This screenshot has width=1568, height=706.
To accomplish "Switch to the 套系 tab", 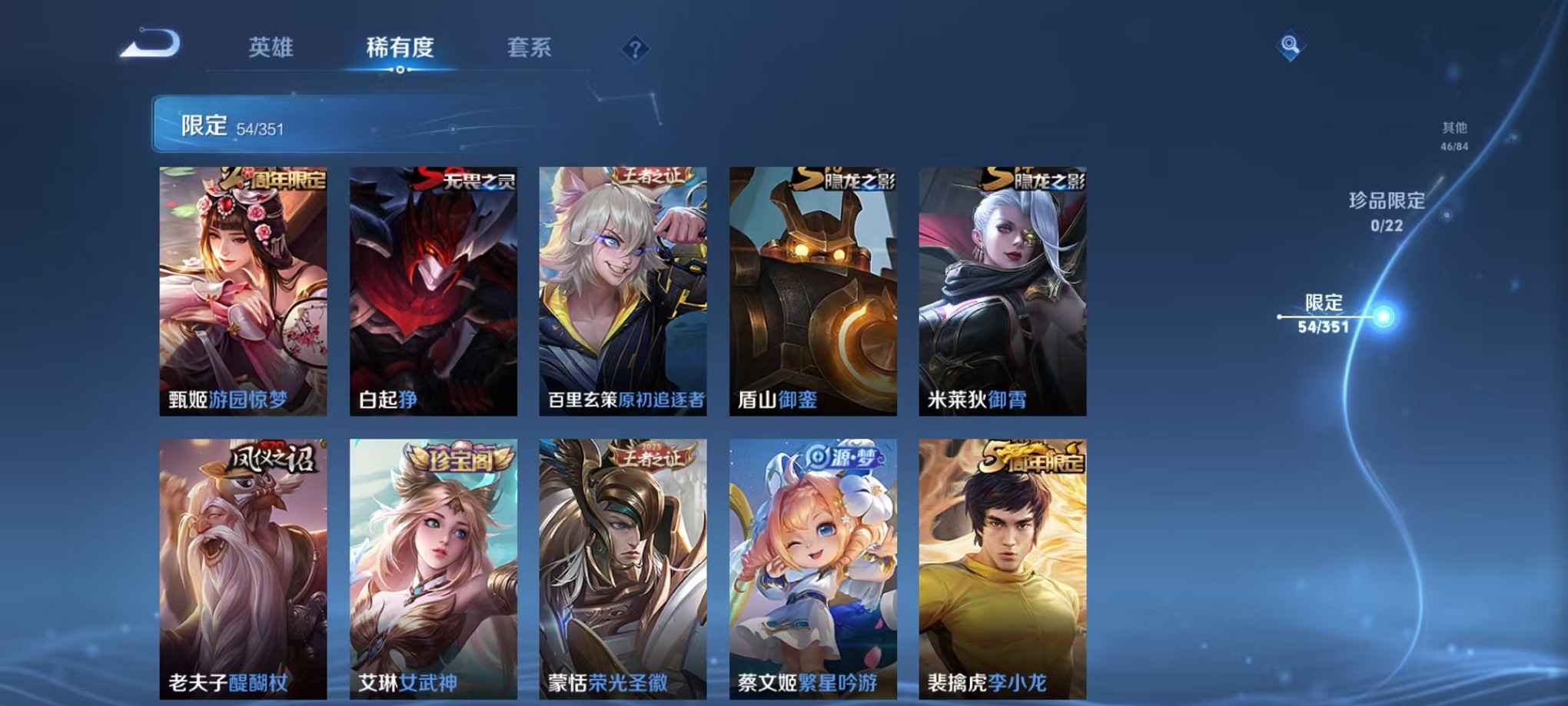I will coord(530,48).
